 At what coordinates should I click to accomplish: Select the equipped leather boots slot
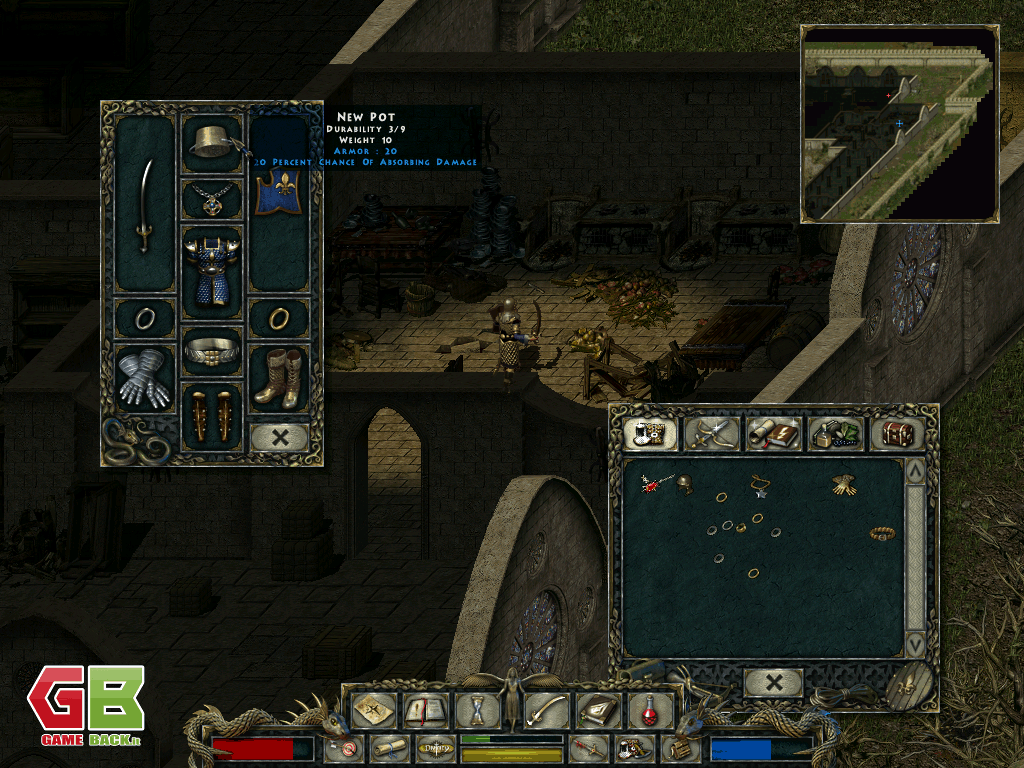[x=278, y=378]
